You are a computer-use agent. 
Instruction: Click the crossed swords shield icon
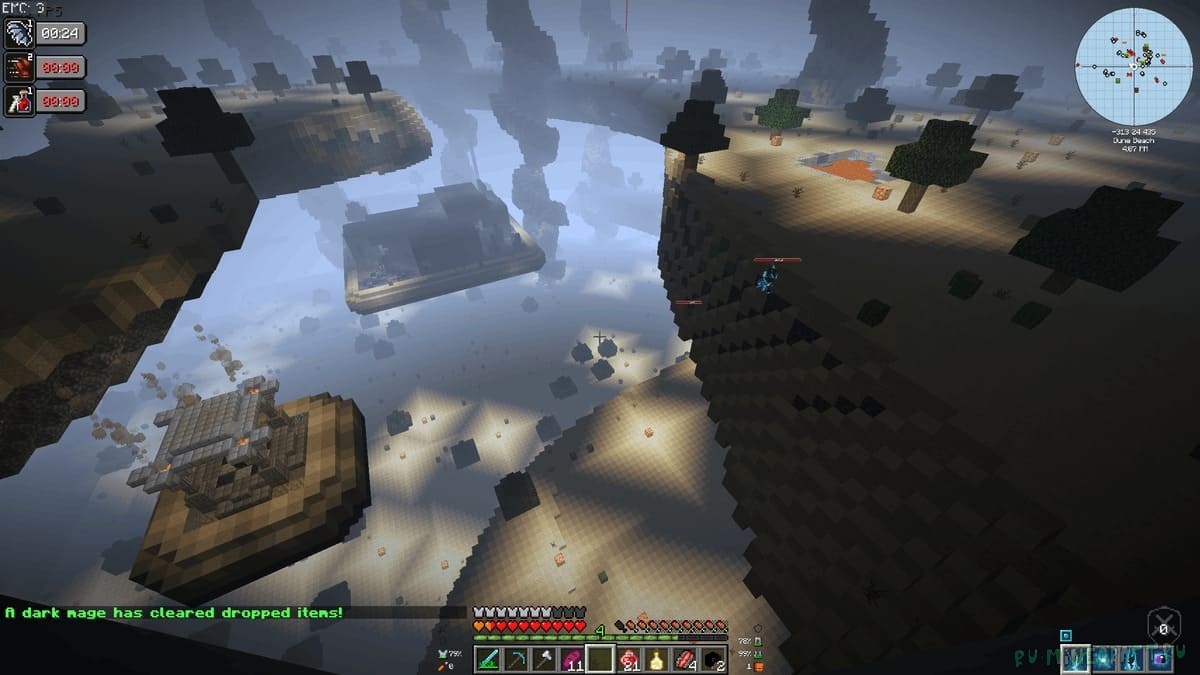click(1163, 628)
